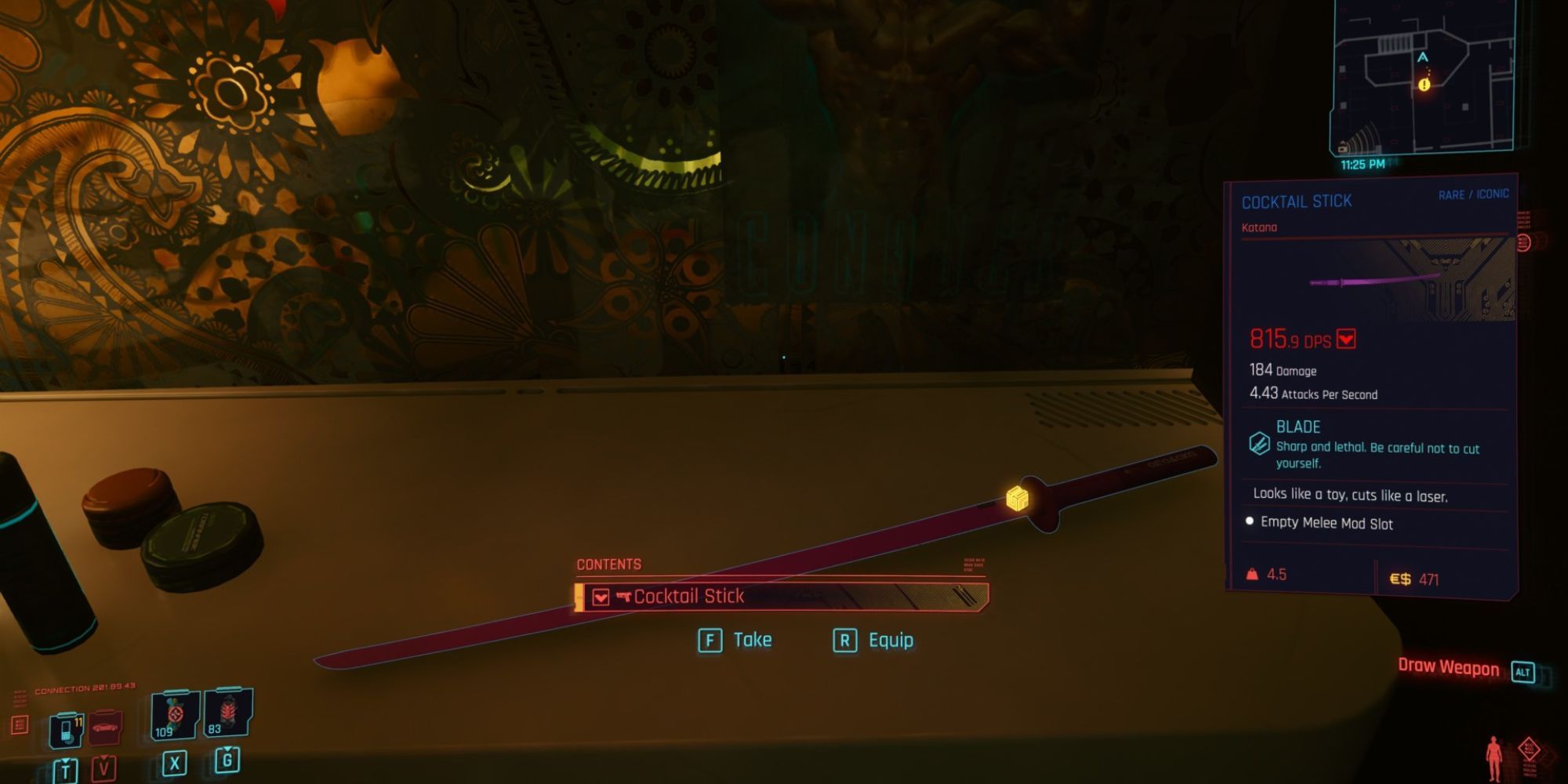Viewport: 1568px width, 784px height.
Task: Expand the DPS details arrow next to 815.9
Action: point(1346,340)
